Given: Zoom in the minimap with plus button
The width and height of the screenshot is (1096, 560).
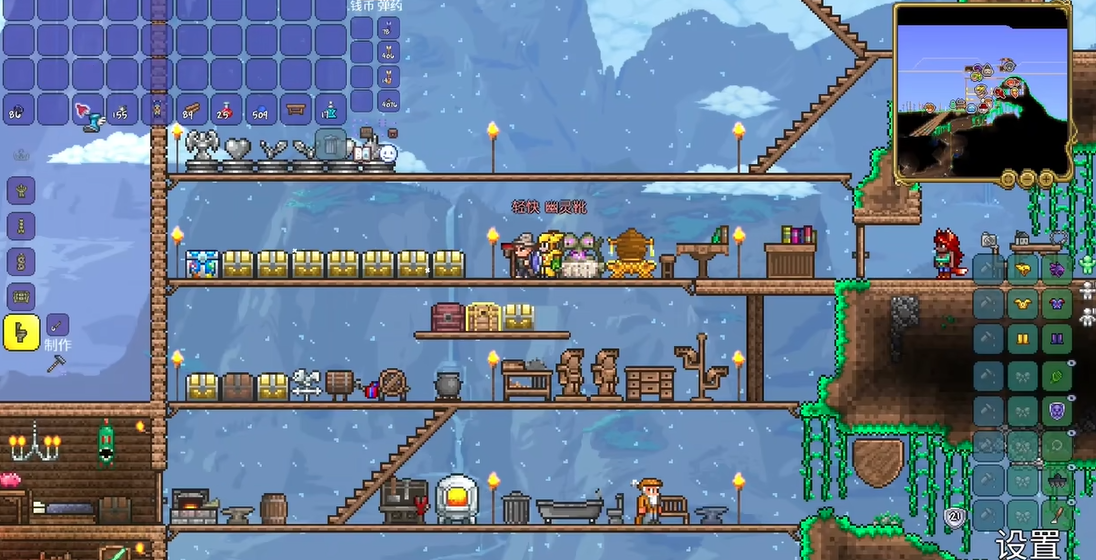Looking at the screenshot, I should (1046, 179).
